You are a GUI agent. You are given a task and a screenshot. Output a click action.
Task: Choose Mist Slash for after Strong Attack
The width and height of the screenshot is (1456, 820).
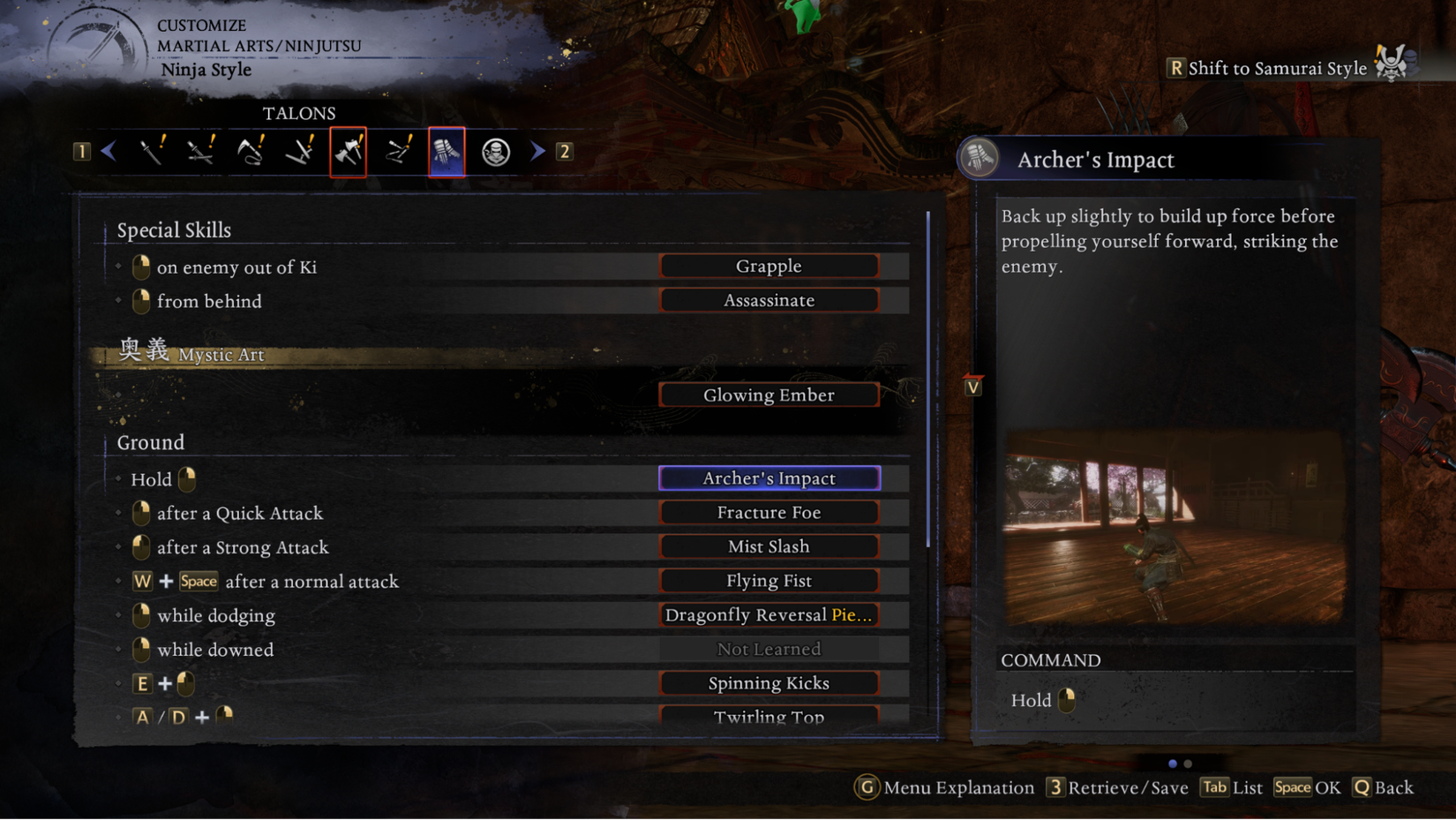[769, 545]
